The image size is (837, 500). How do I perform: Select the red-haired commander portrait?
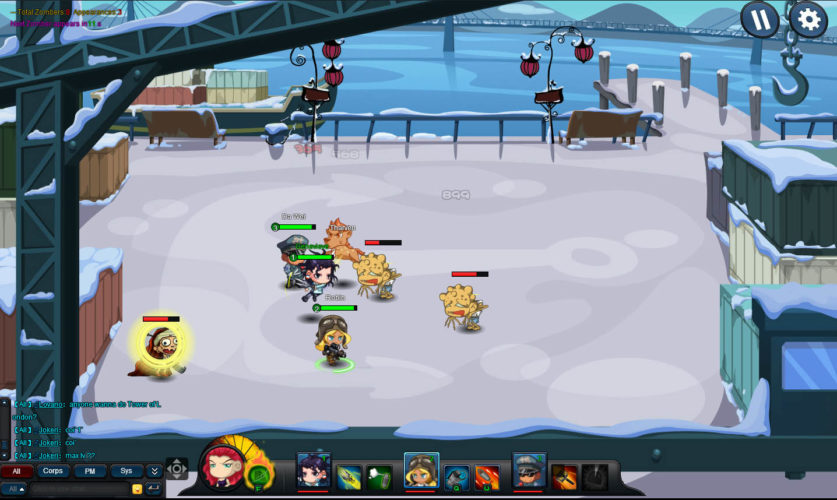[220, 465]
